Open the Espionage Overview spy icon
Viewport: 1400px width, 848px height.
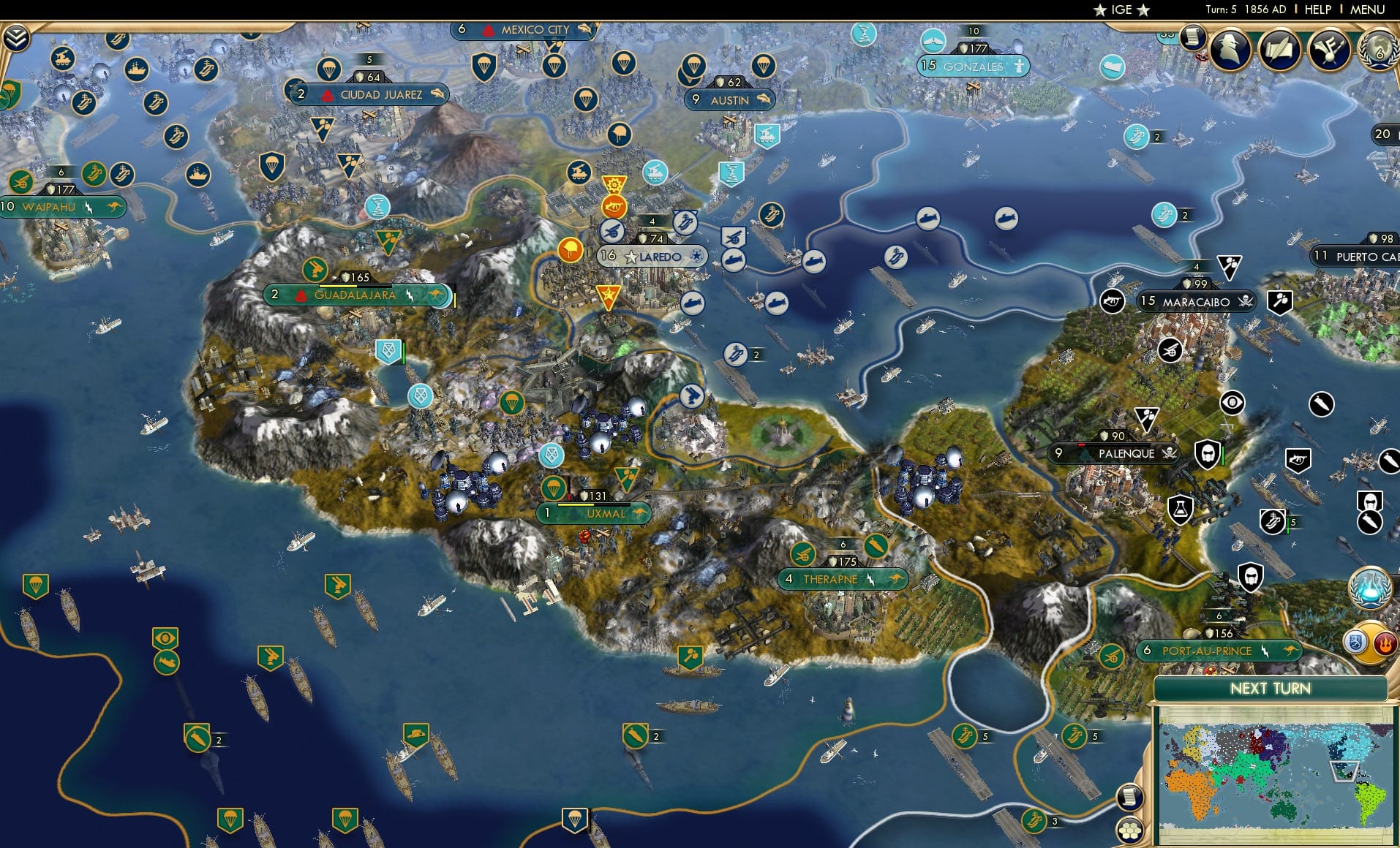[1230, 50]
